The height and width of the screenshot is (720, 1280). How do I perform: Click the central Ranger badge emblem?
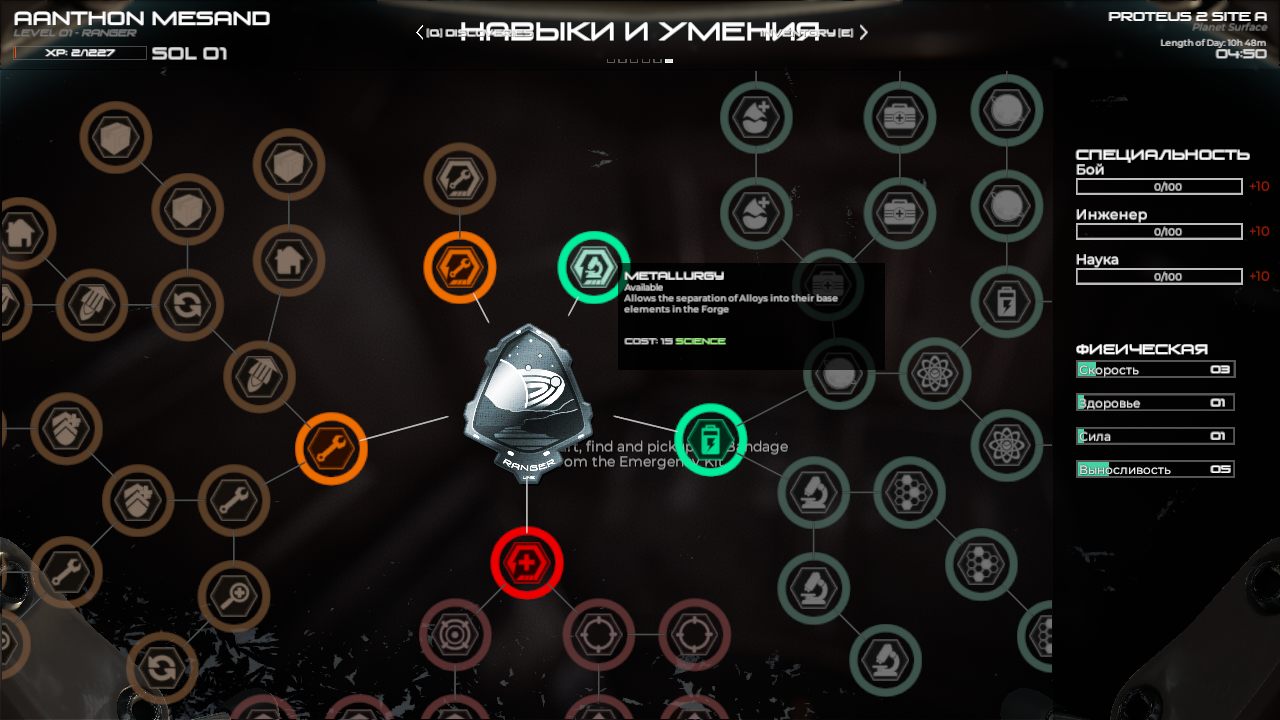coord(527,400)
